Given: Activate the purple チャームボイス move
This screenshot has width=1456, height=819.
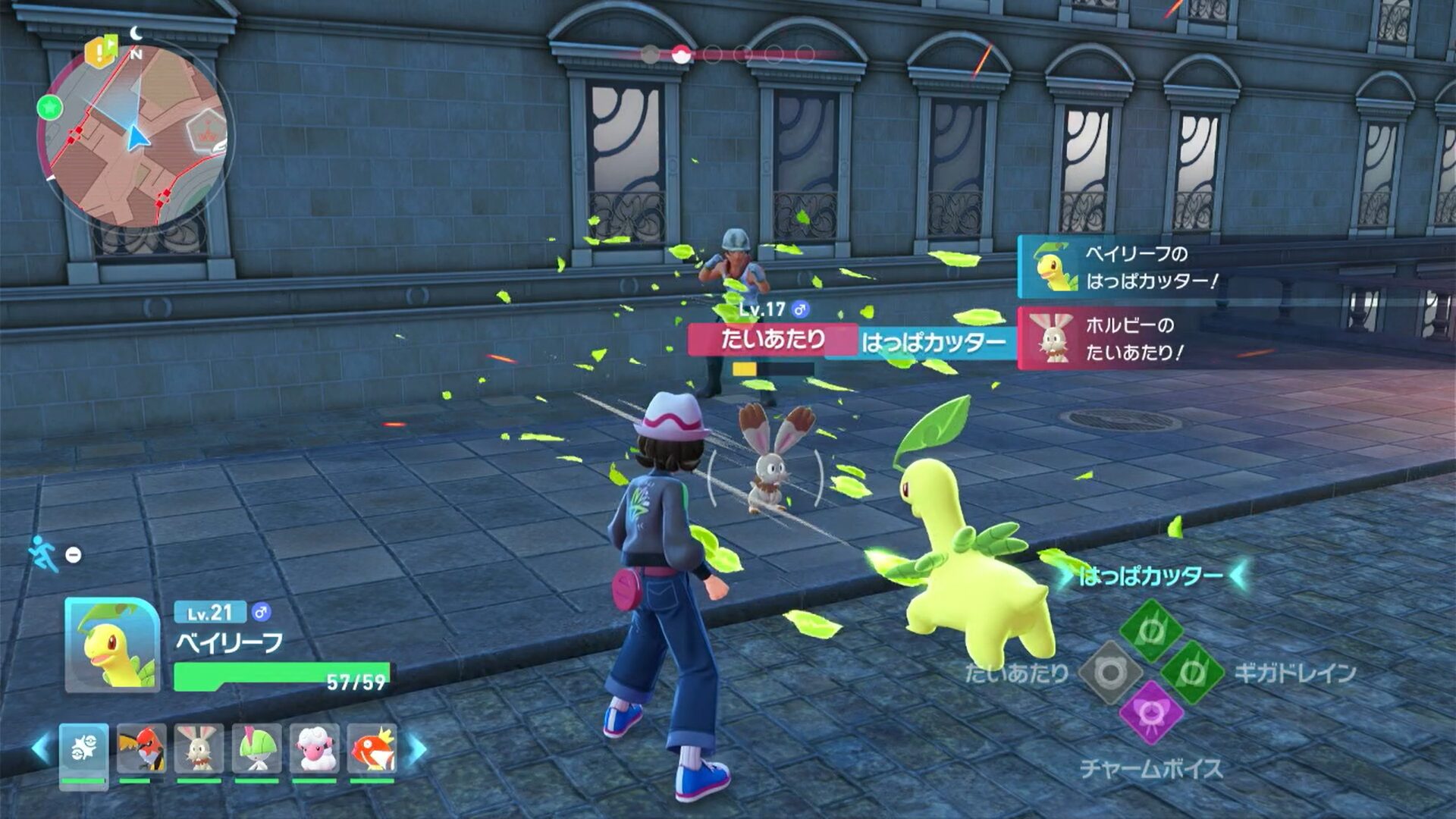Looking at the screenshot, I should click(1151, 713).
